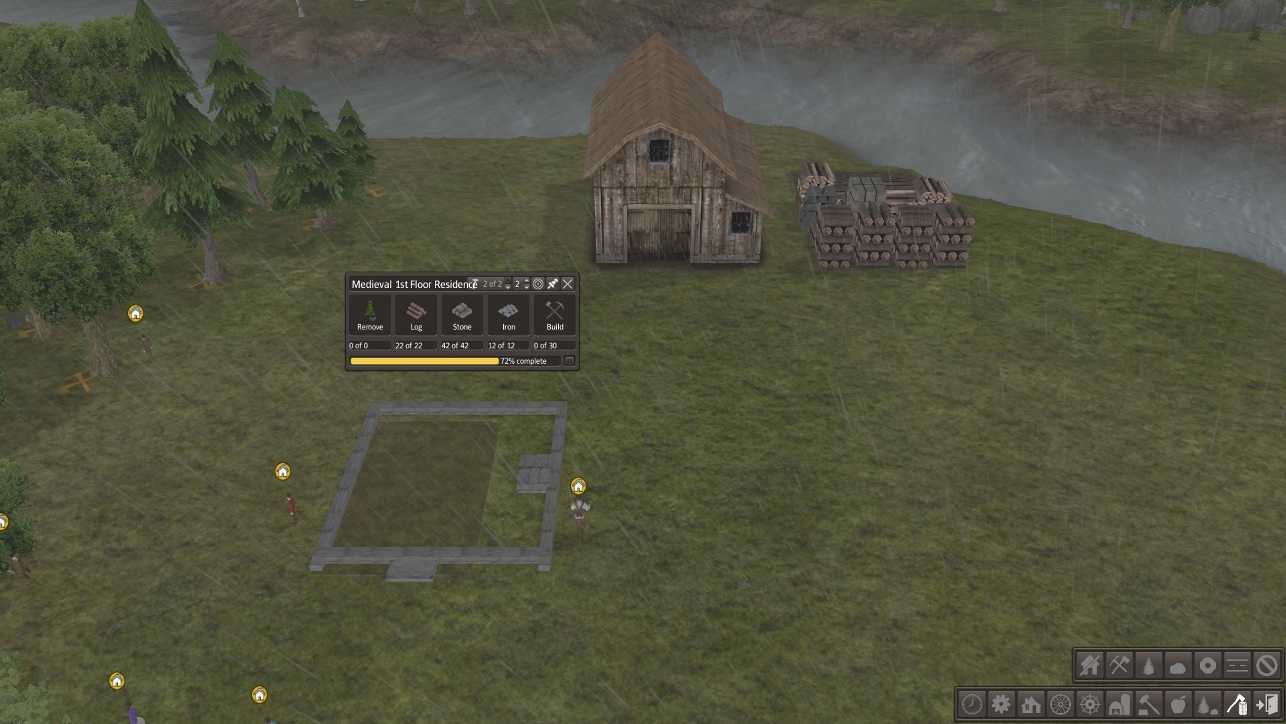
Task: Select the crossed-out house demolish tool
Action: [1090, 665]
